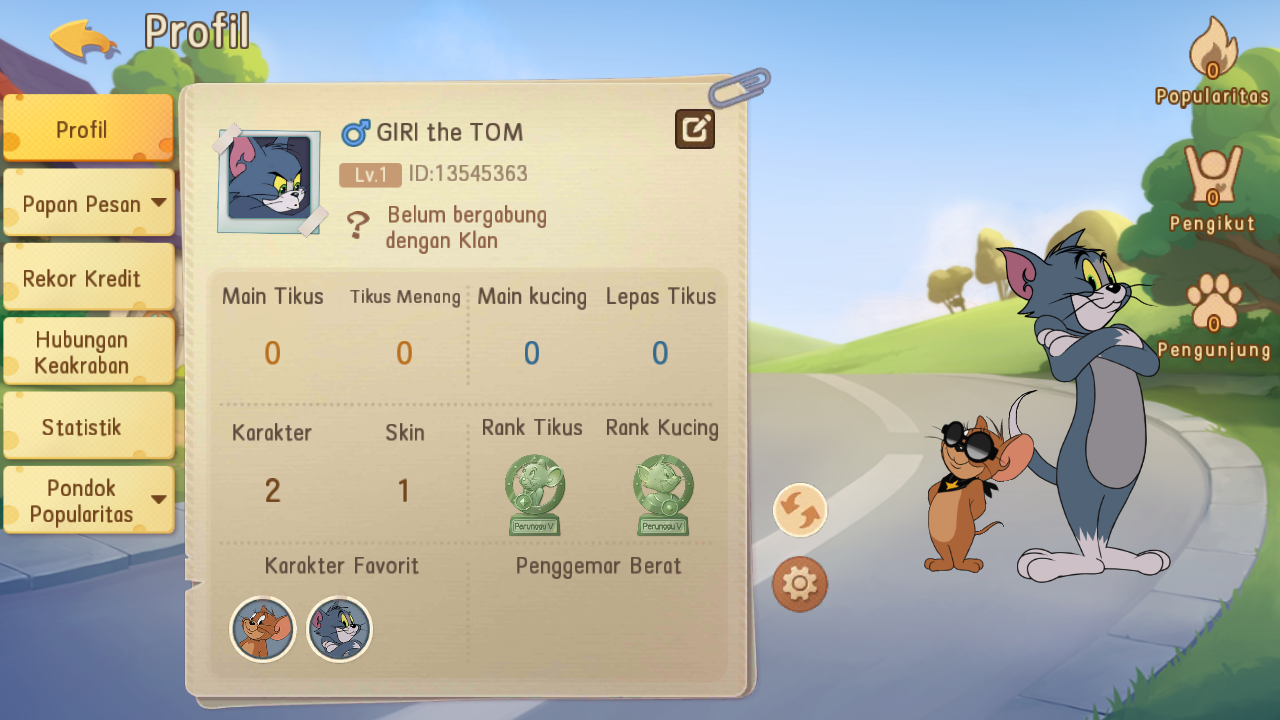Viewport: 1280px width, 720px height.
Task: Tap the clan question mark icon
Action: point(357,225)
